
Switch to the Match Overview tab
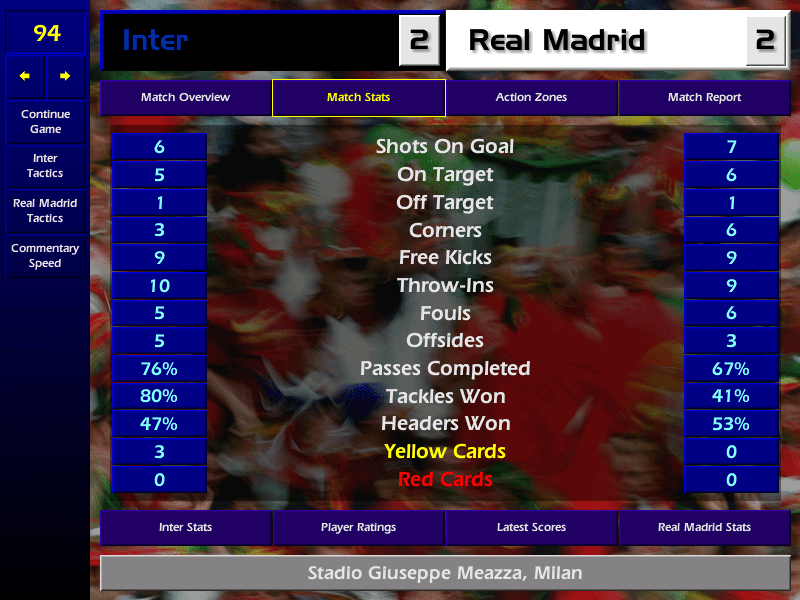pyautogui.click(x=185, y=98)
